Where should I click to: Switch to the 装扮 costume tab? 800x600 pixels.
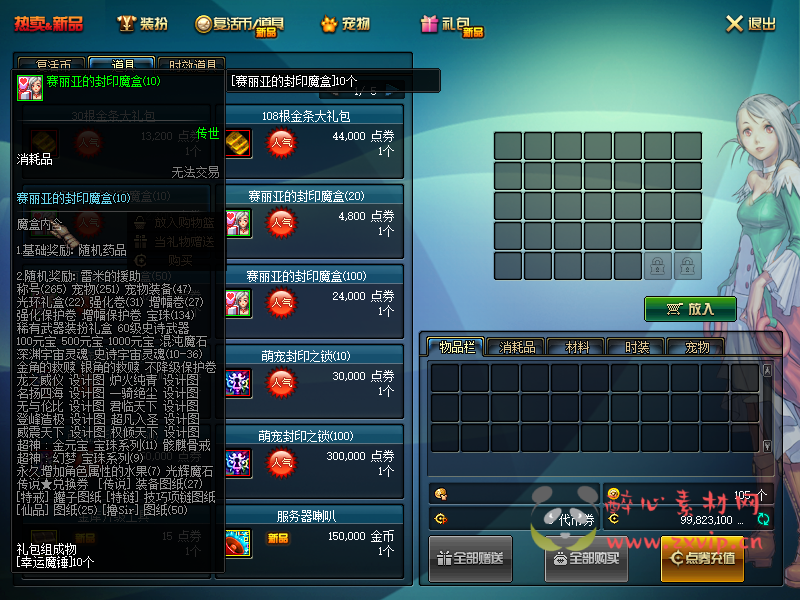pos(142,23)
